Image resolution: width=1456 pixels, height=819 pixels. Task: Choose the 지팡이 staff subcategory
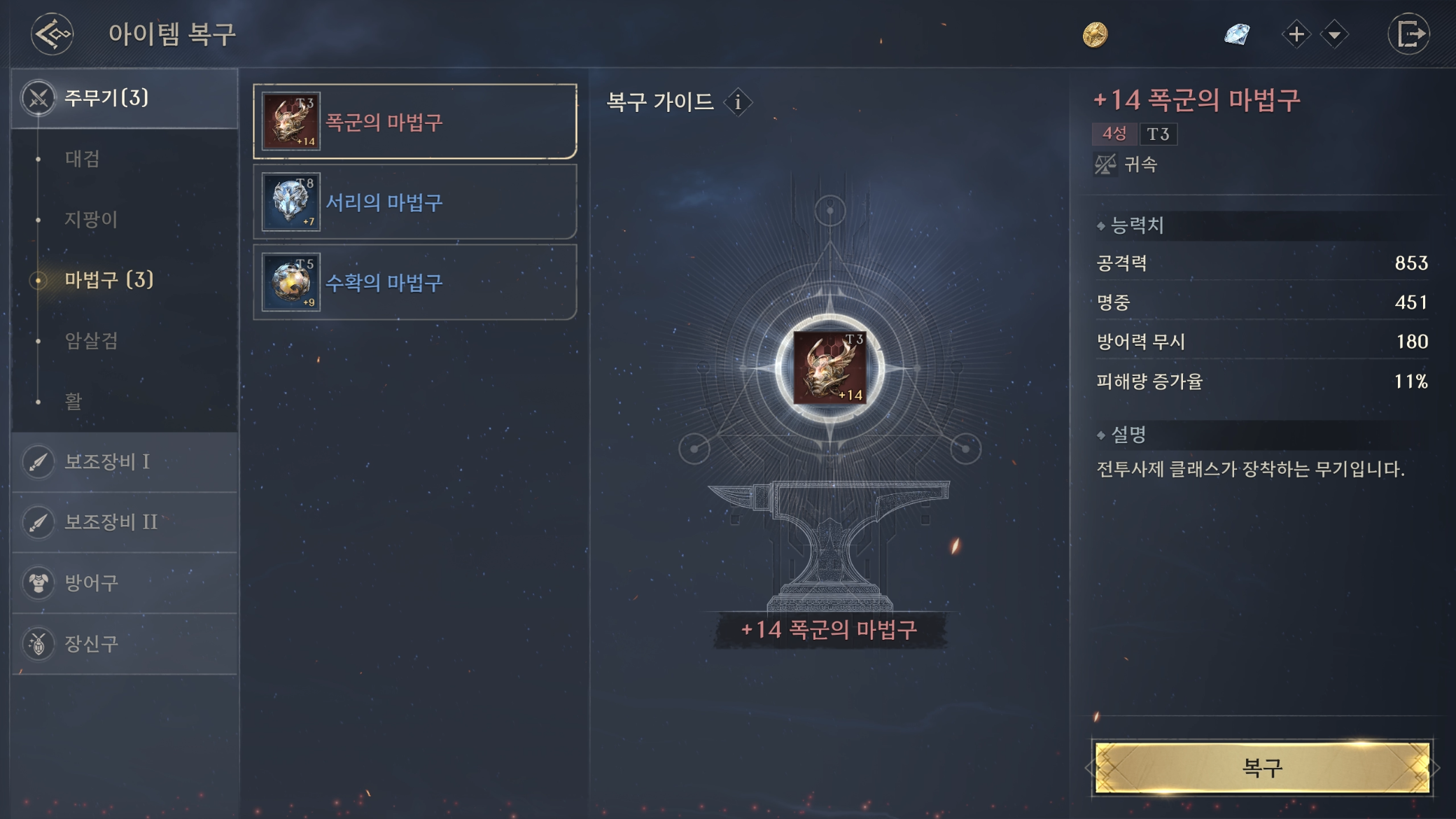pos(91,219)
